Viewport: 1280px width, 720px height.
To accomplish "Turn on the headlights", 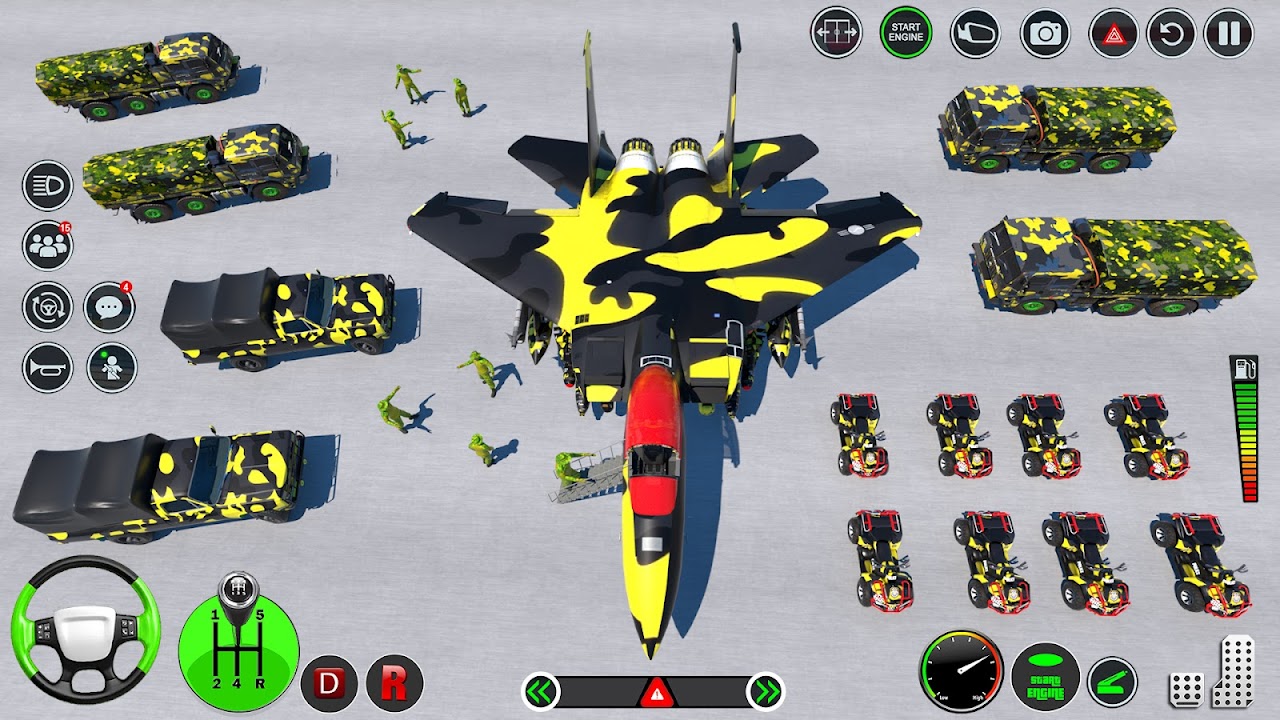I will (47, 185).
